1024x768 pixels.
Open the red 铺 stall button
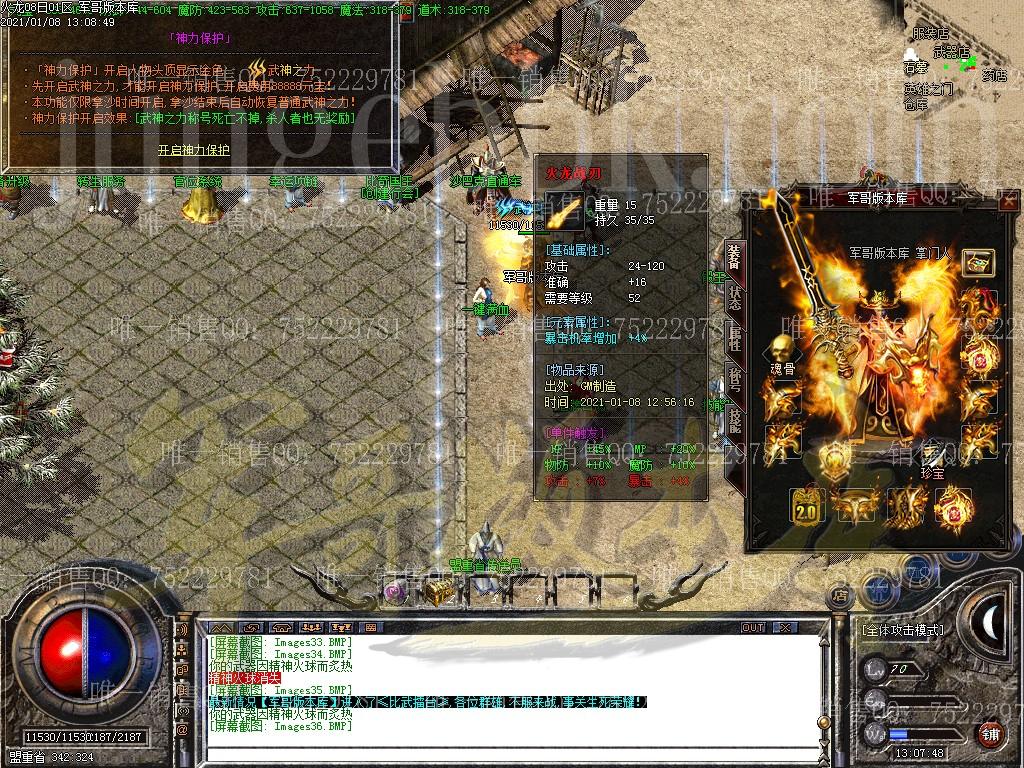point(989,735)
